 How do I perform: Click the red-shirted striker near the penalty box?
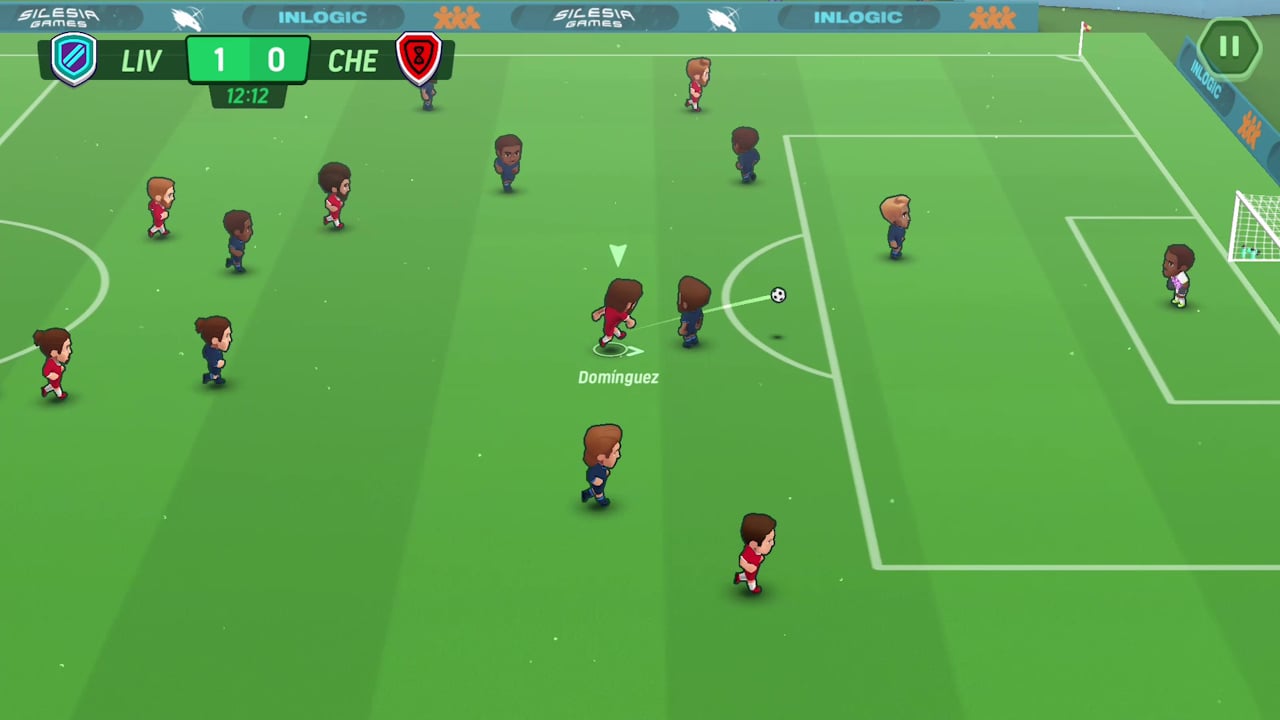click(755, 550)
